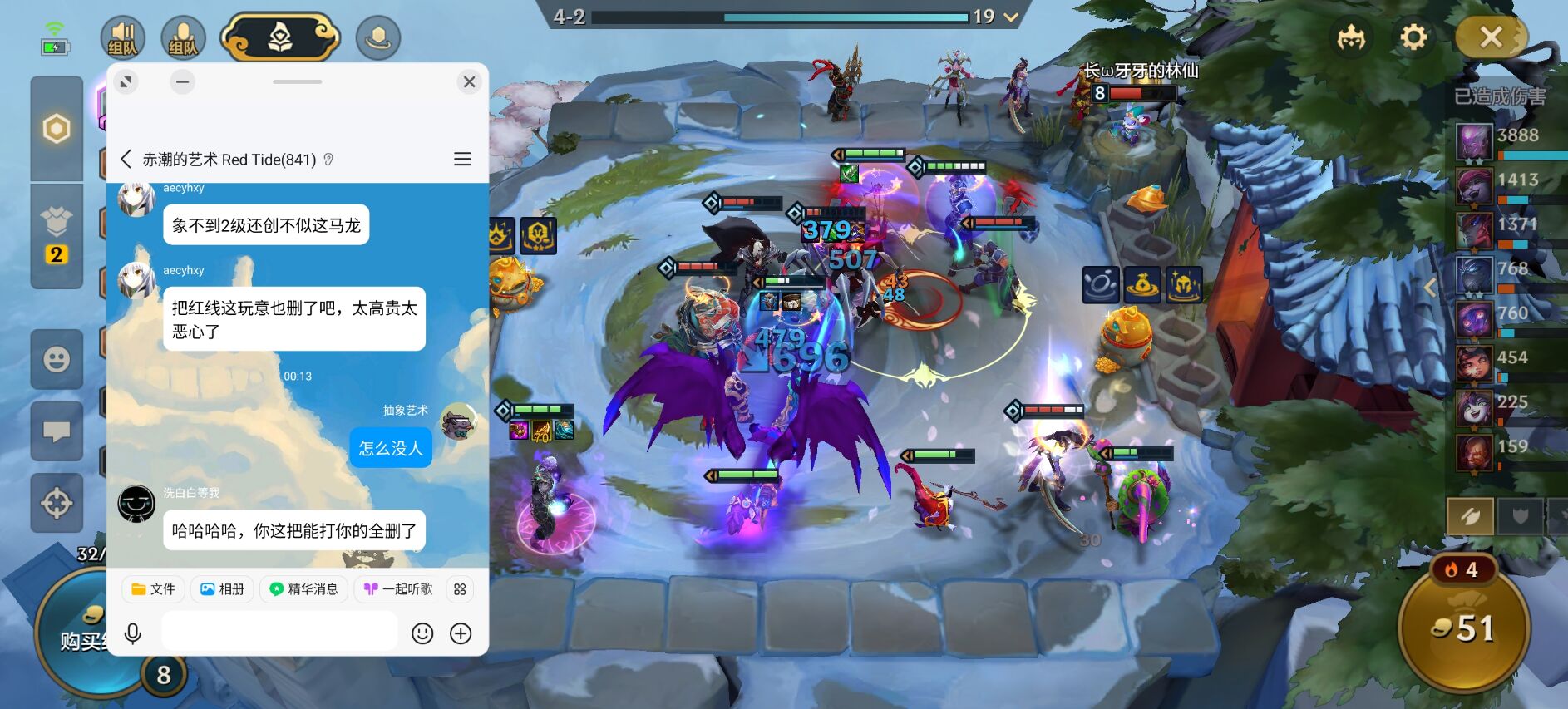Open the 相册 album shortcut

(222, 589)
